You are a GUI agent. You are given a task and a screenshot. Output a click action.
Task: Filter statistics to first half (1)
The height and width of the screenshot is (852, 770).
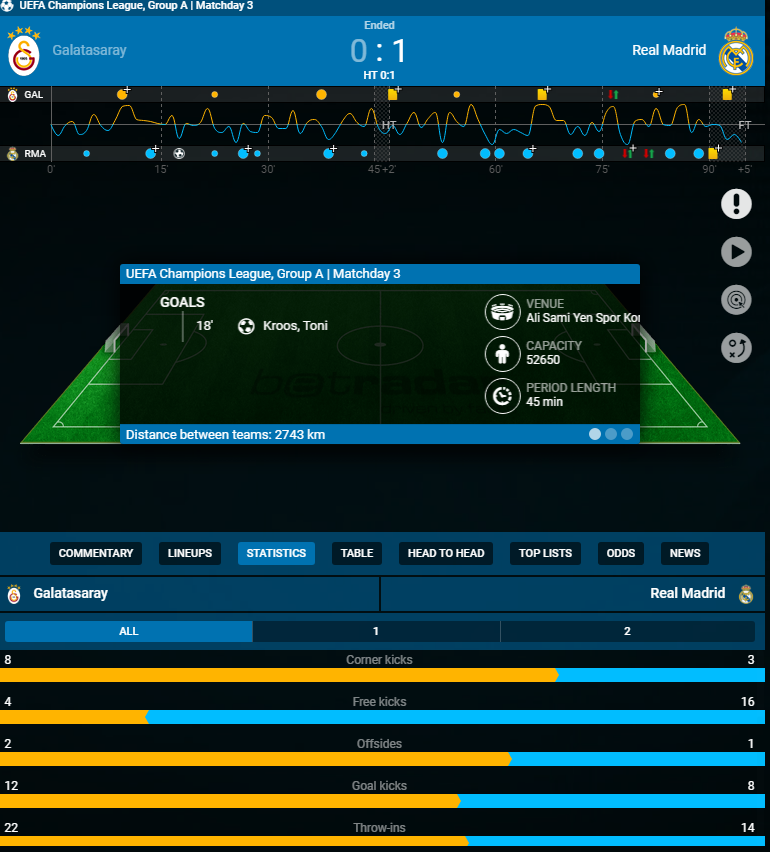[x=376, y=631]
